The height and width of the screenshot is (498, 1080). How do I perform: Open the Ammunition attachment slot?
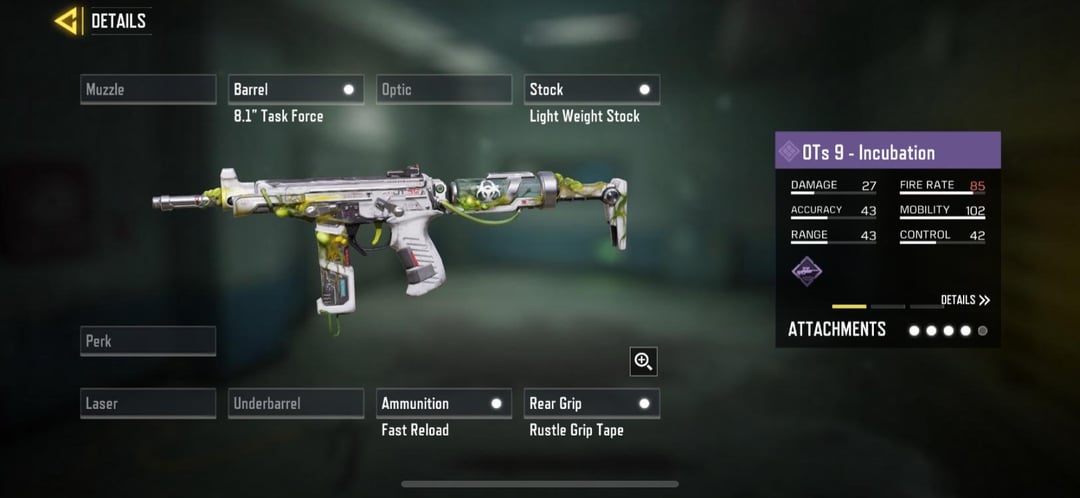click(x=444, y=403)
